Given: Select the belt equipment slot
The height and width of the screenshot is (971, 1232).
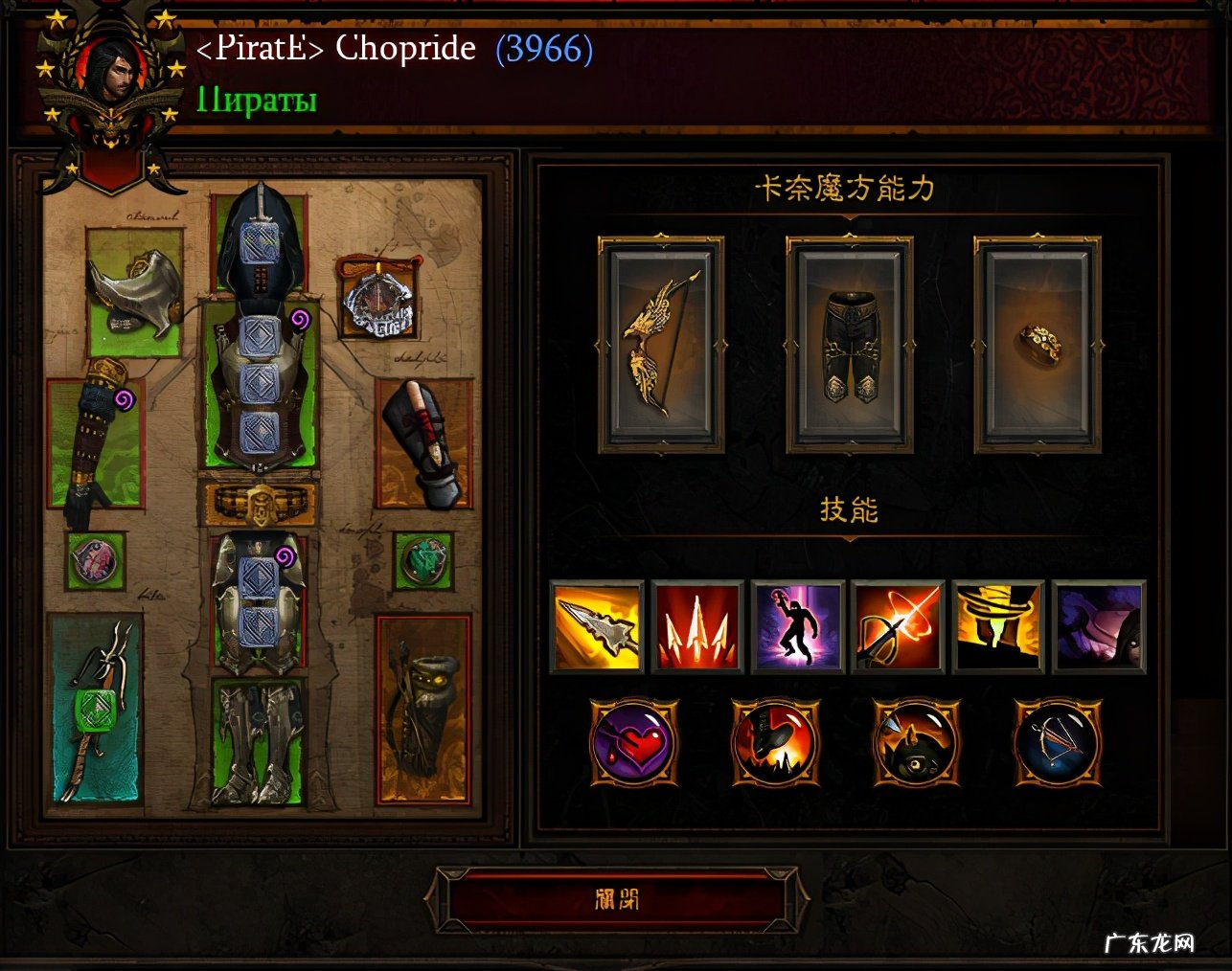Looking at the screenshot, I should point(259,503).
